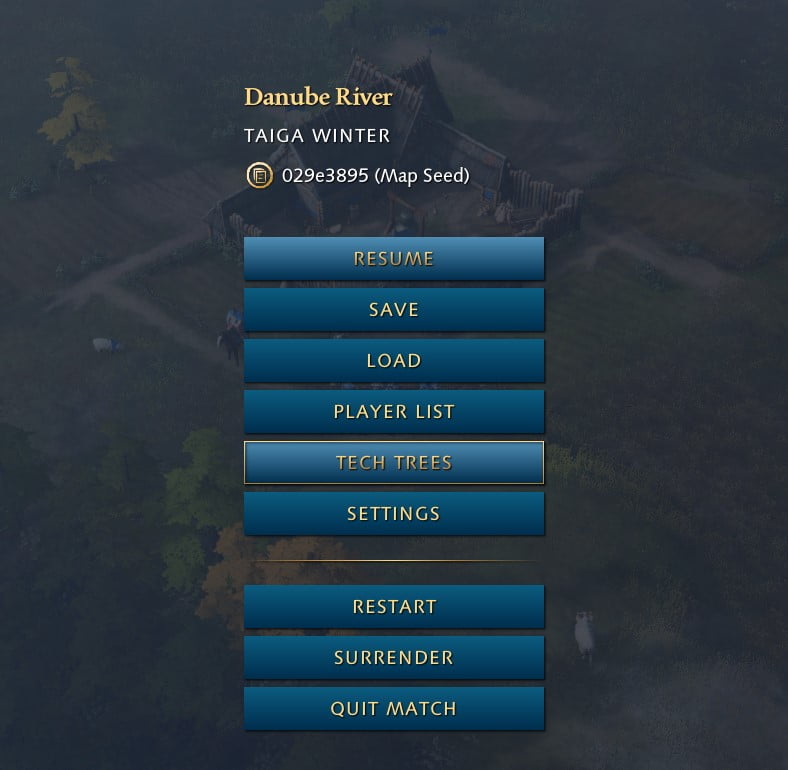Go to Settings
The image size is (788, 770).
(x=394, y=514)
